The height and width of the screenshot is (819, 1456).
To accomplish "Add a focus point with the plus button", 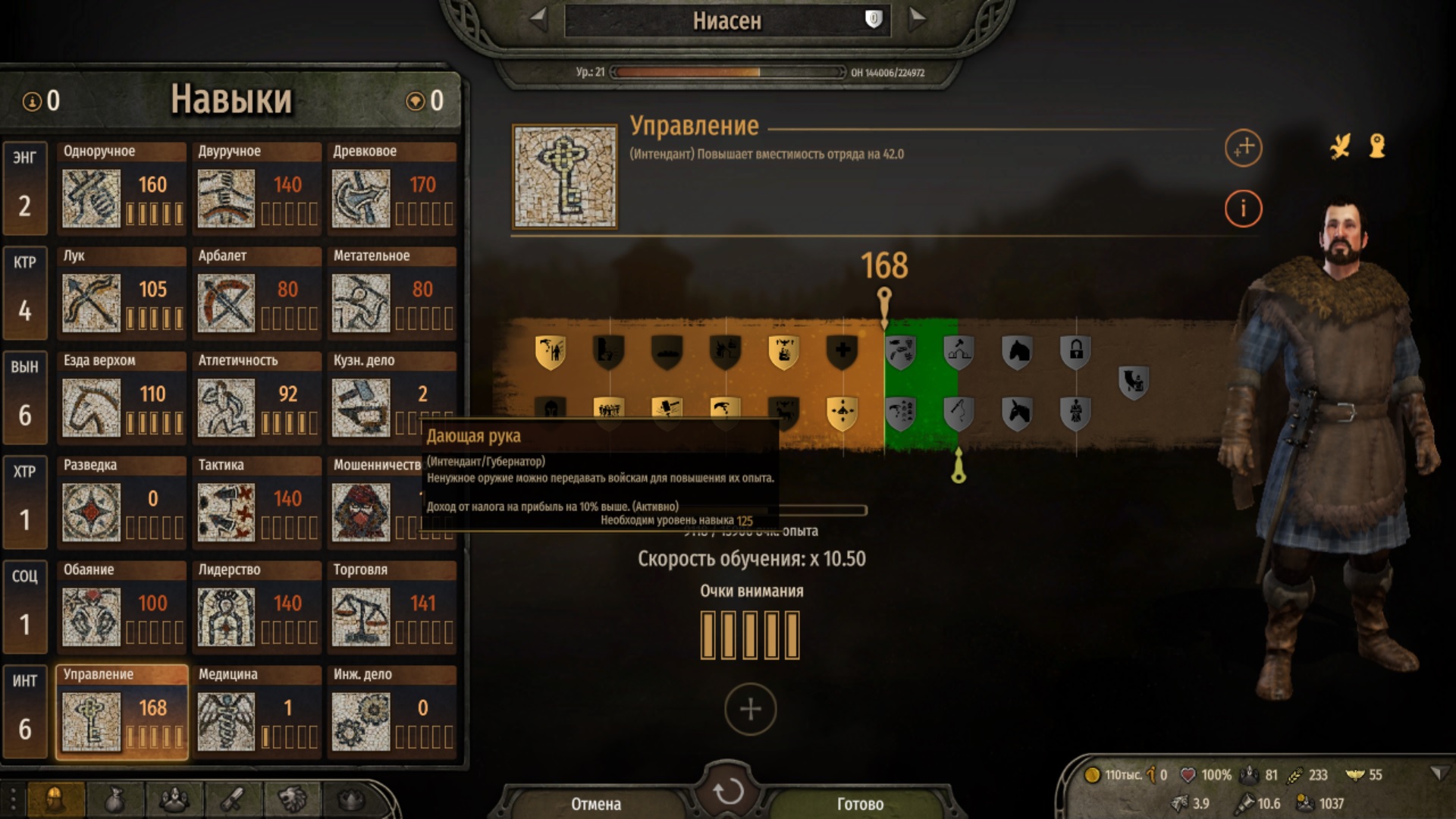I will coord(750,709).
